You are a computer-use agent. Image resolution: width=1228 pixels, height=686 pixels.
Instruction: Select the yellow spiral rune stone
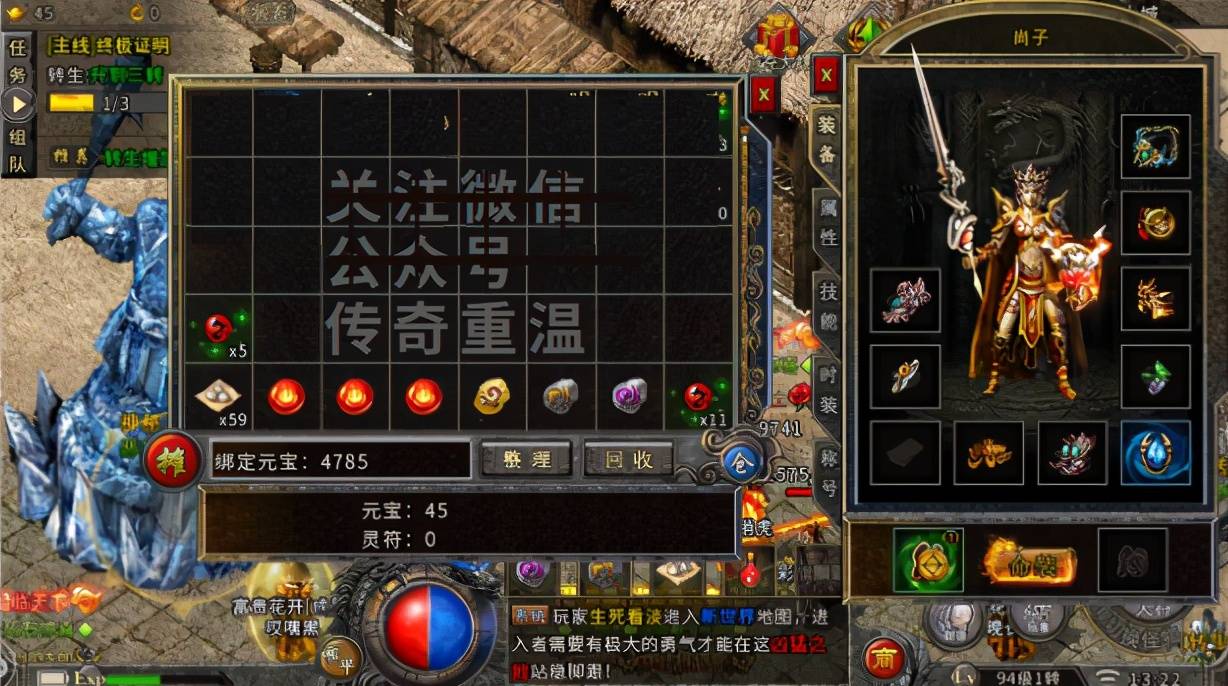(x=492, y=396)
